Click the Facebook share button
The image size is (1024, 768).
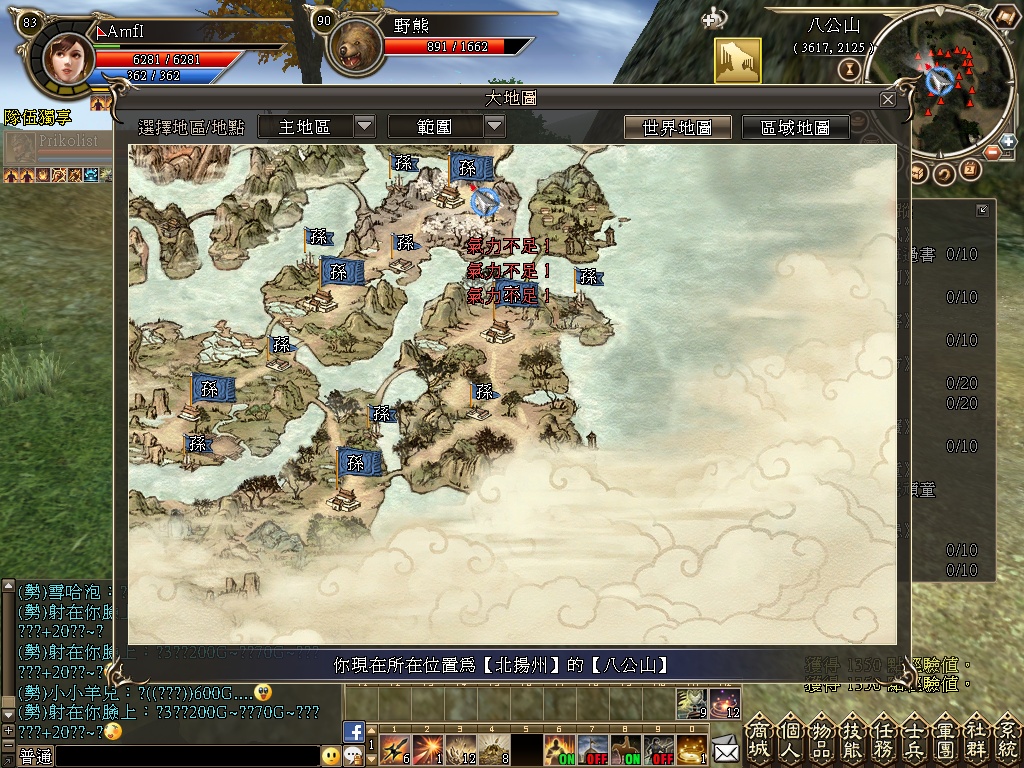(353, 731)
